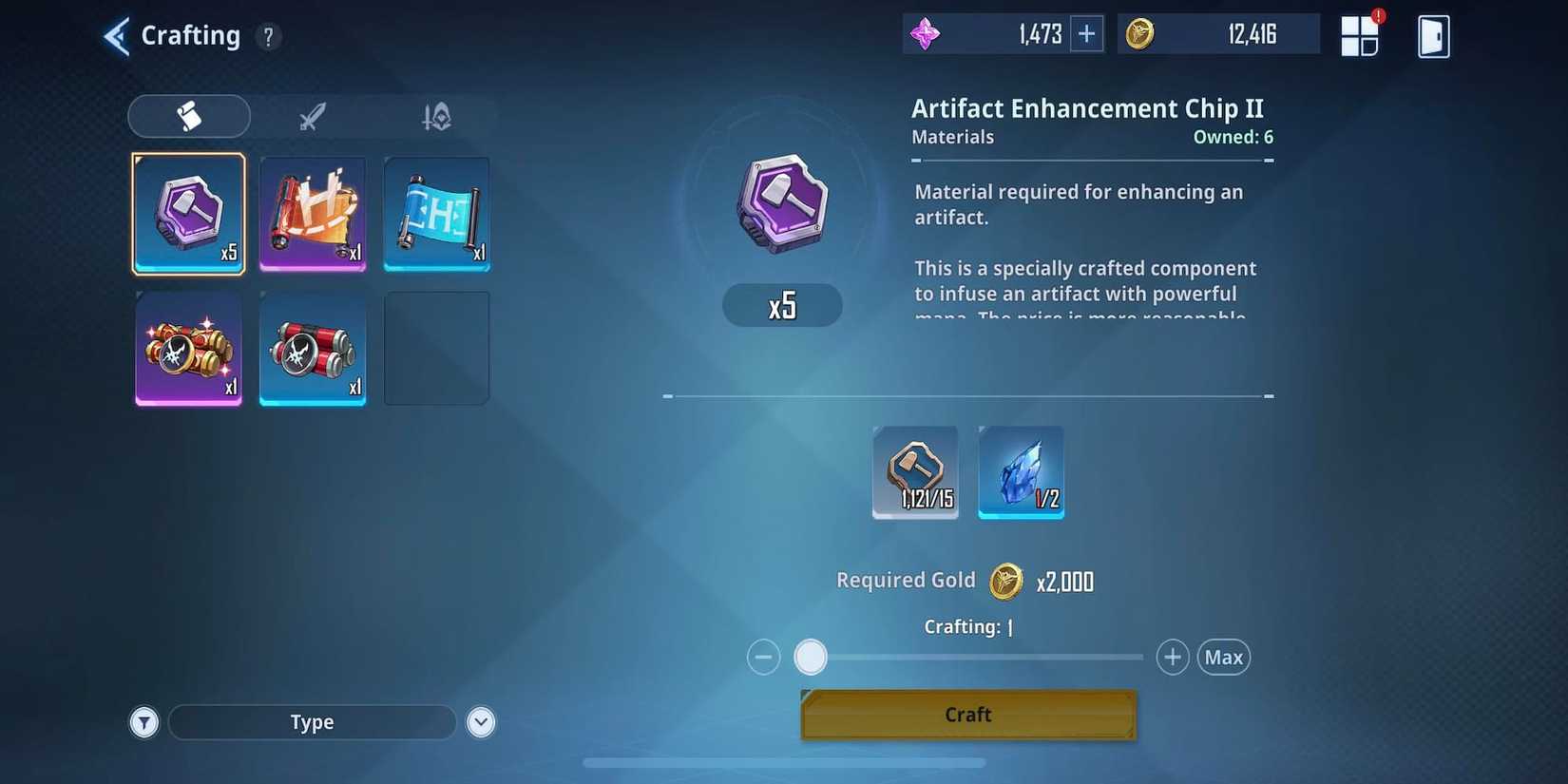Select the red dynamite bundle recipe
This screenshot has height=784, width=1568.
[313, 349]
